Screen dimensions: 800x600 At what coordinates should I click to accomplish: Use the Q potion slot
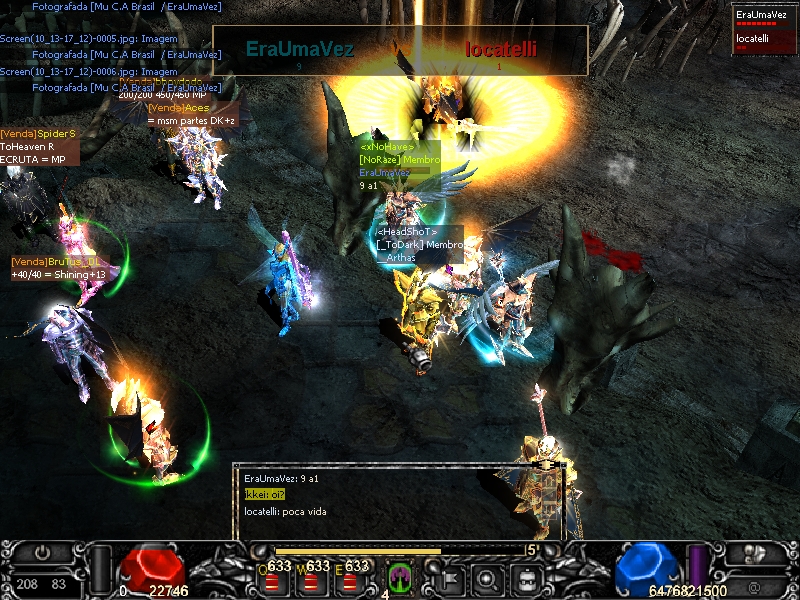point(273,579)
